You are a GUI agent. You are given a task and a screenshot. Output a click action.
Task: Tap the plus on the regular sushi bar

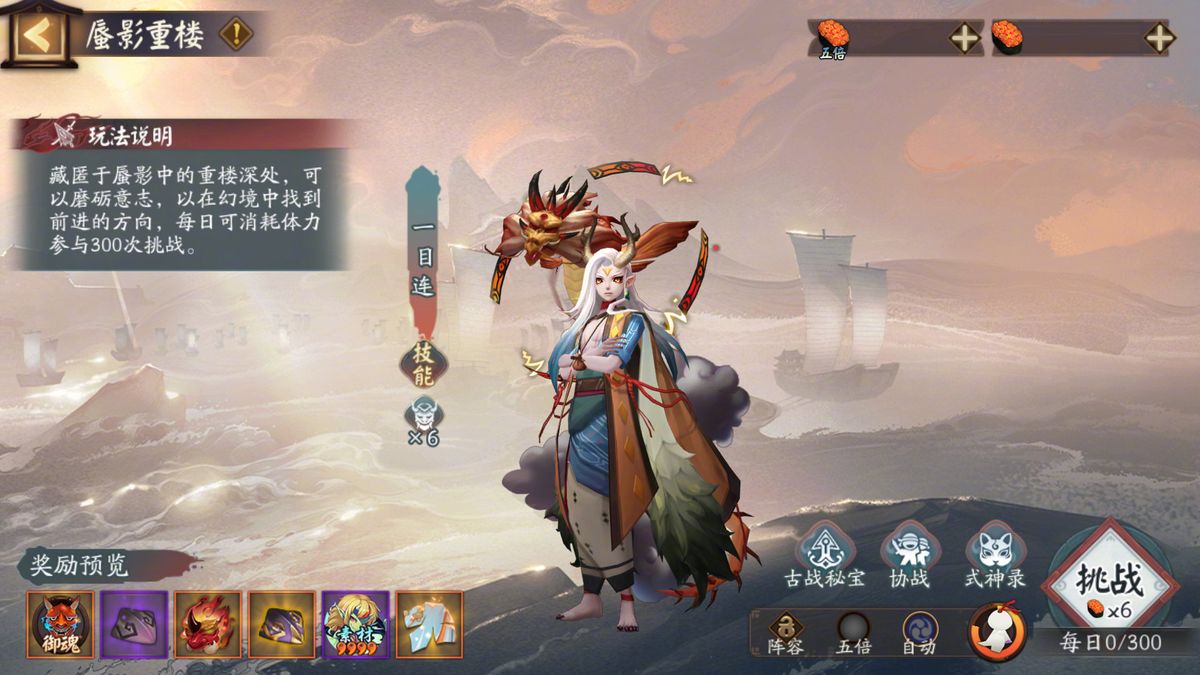(1159, 38)
